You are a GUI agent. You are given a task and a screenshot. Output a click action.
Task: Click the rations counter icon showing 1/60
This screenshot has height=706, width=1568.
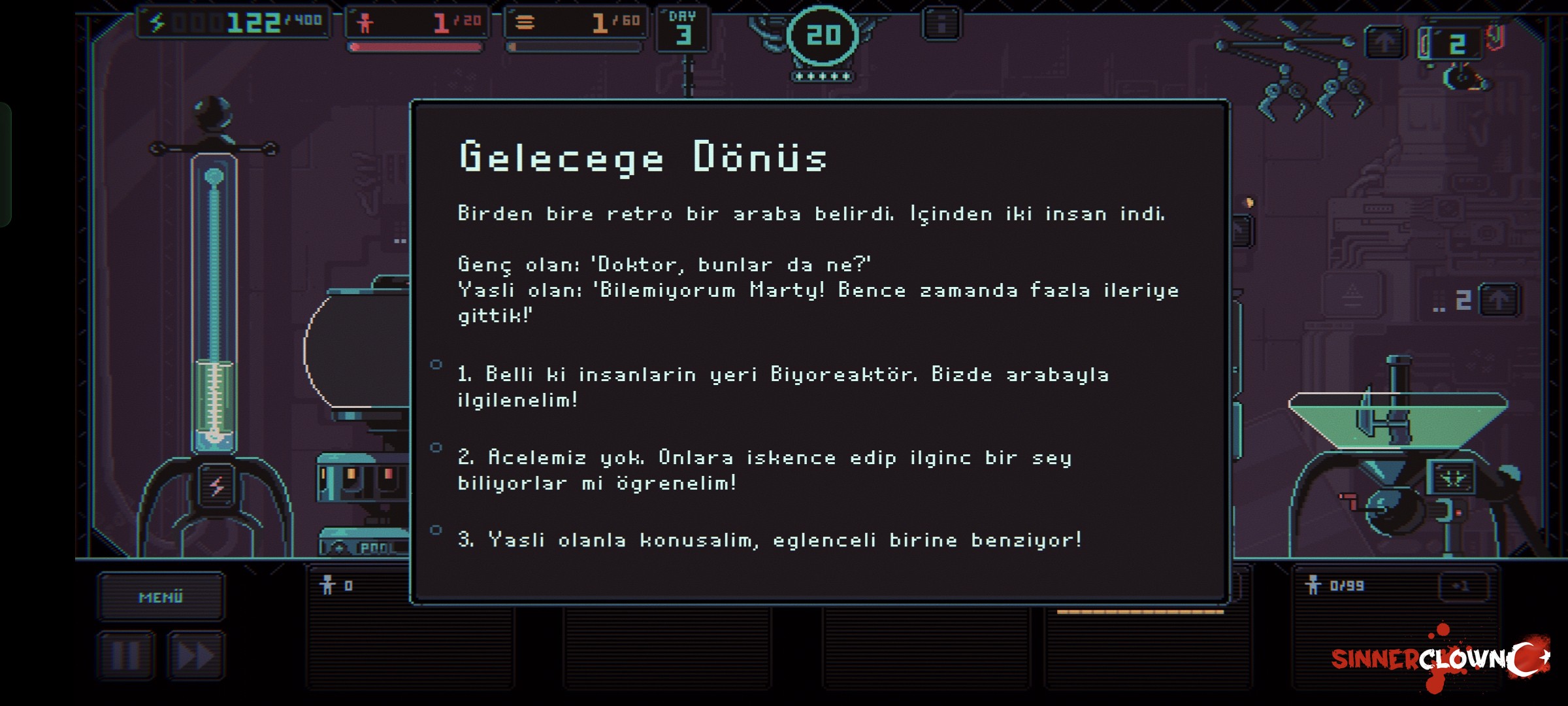coord(575,22)
